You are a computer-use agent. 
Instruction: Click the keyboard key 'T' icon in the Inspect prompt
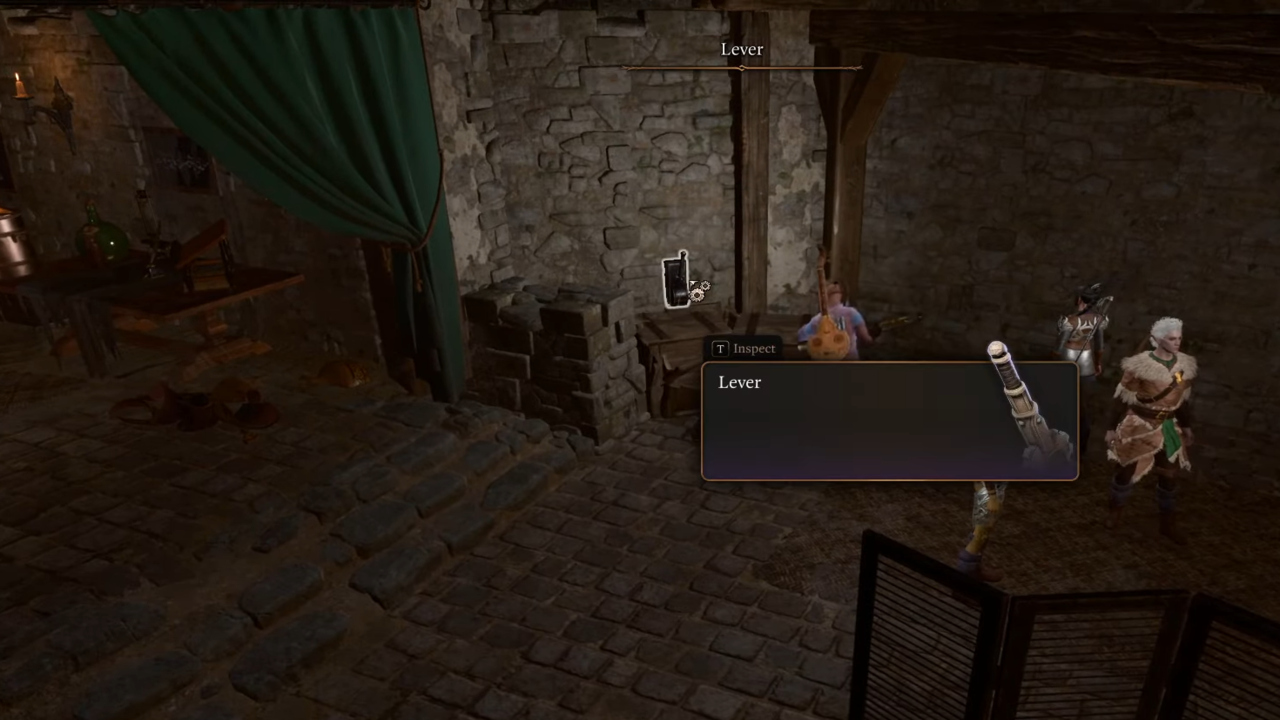point(720,348)
